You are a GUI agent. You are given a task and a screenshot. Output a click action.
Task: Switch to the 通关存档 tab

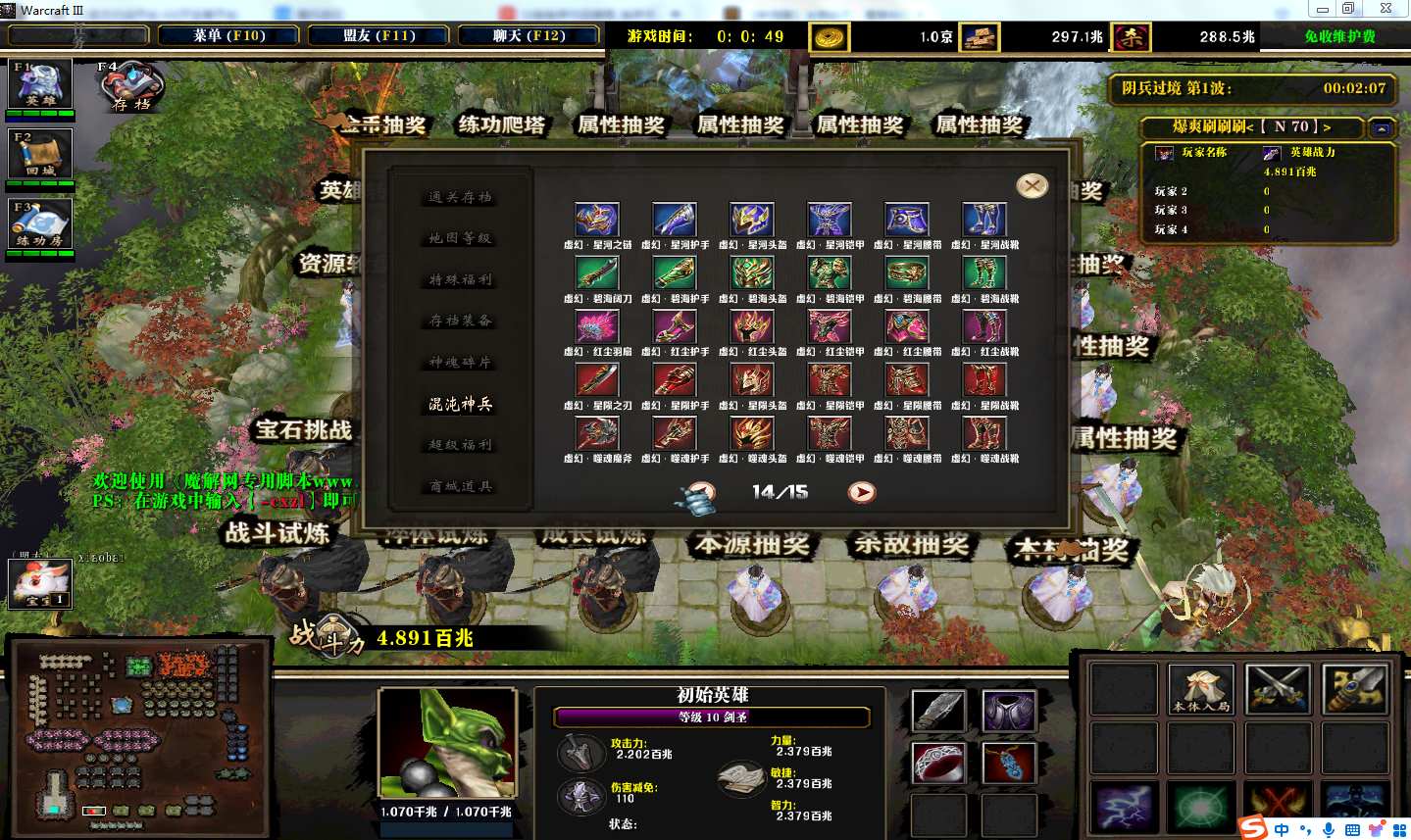pyautogui.click(x=461, y=198)
